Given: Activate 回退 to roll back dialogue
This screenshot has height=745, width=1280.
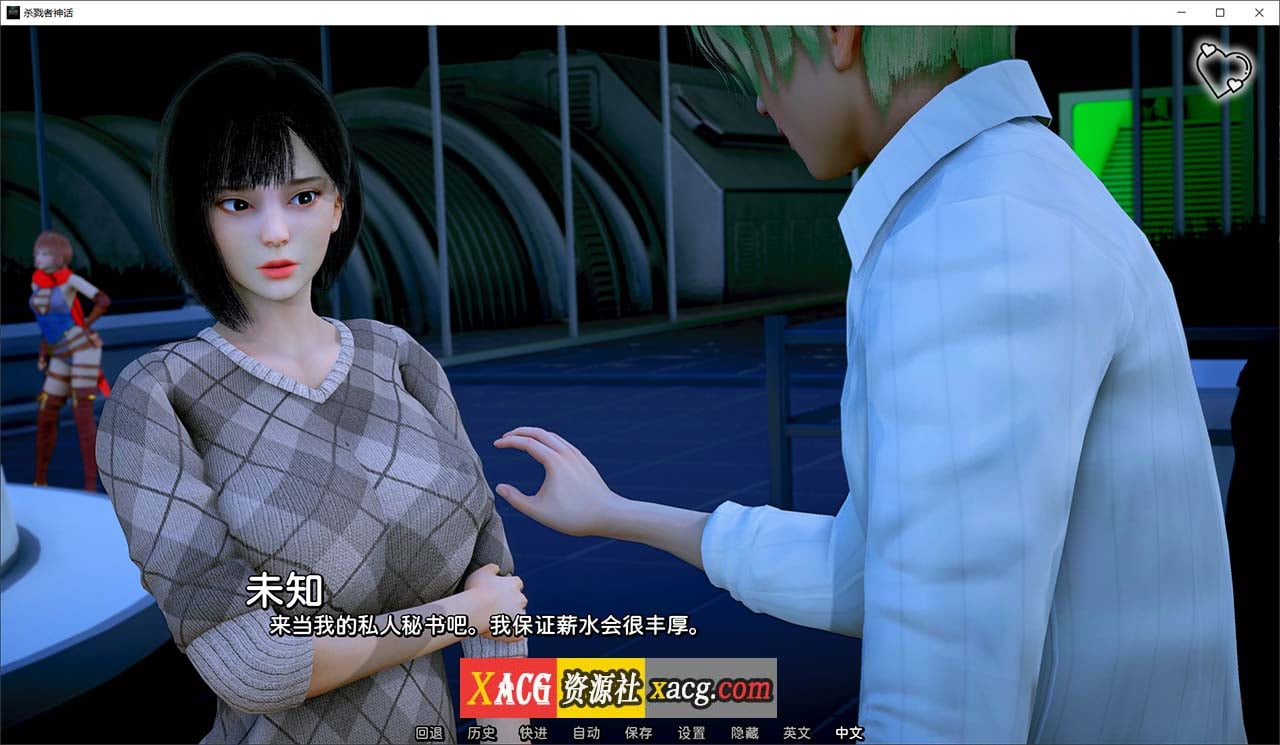Looking at the screenshot, I should pyautogui.click(x=430, y=733).
